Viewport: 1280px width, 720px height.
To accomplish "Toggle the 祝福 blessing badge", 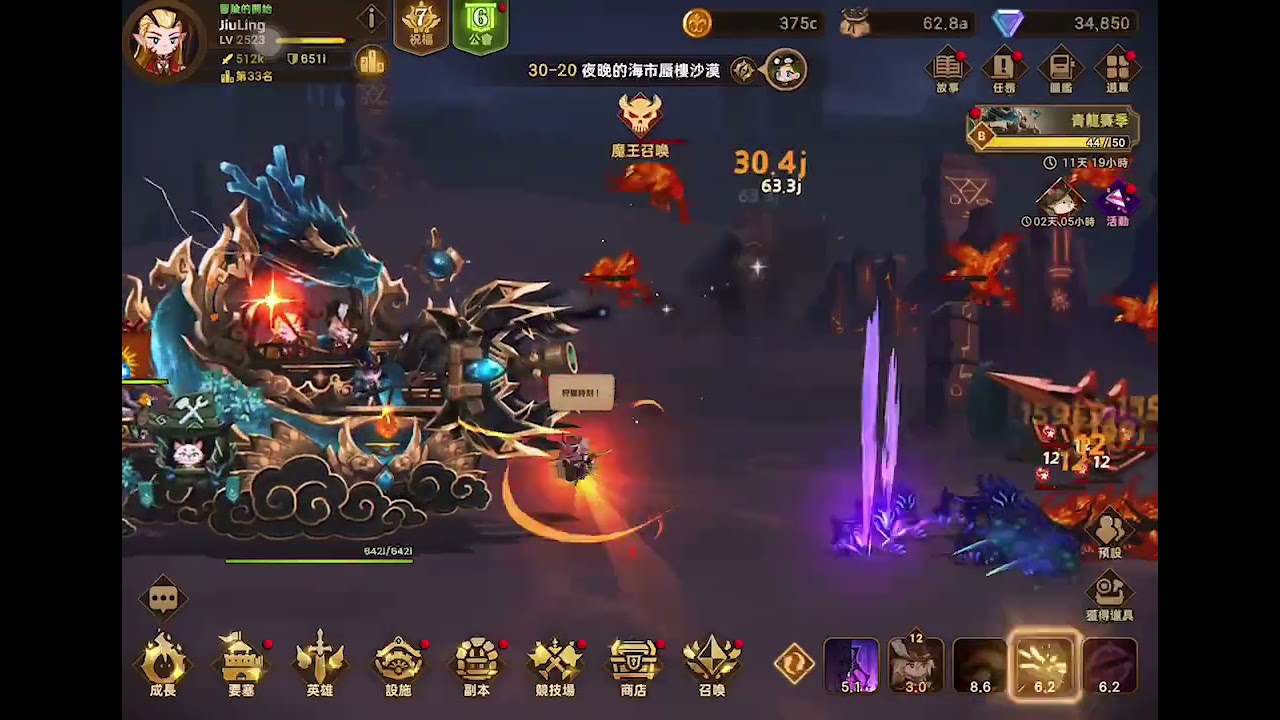I will 421,22.
